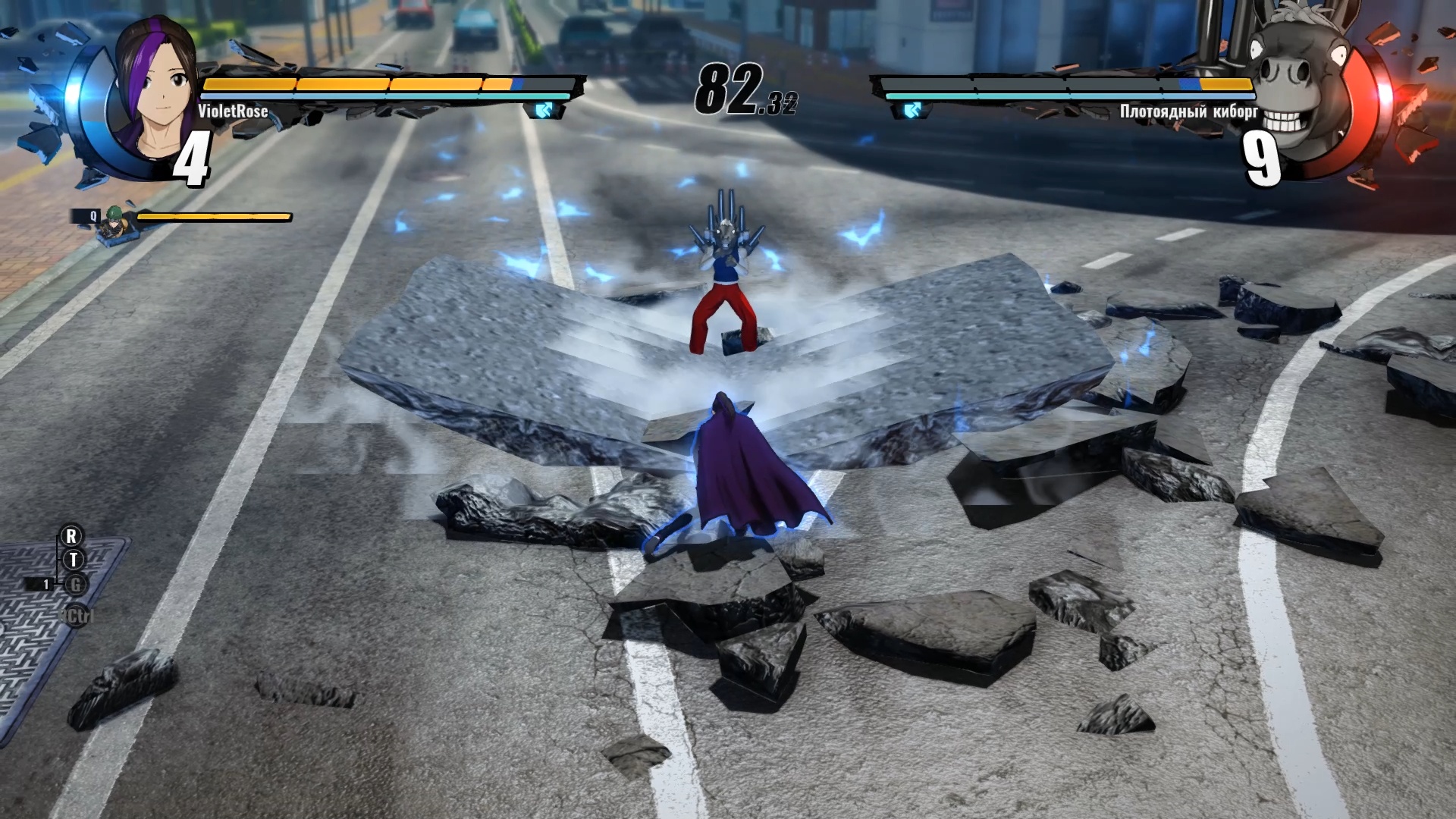The height and width of the screenshot is (819, 1456).
Task: Click the cyan arrow icon under opponent's bar
Action: (912, 111)
